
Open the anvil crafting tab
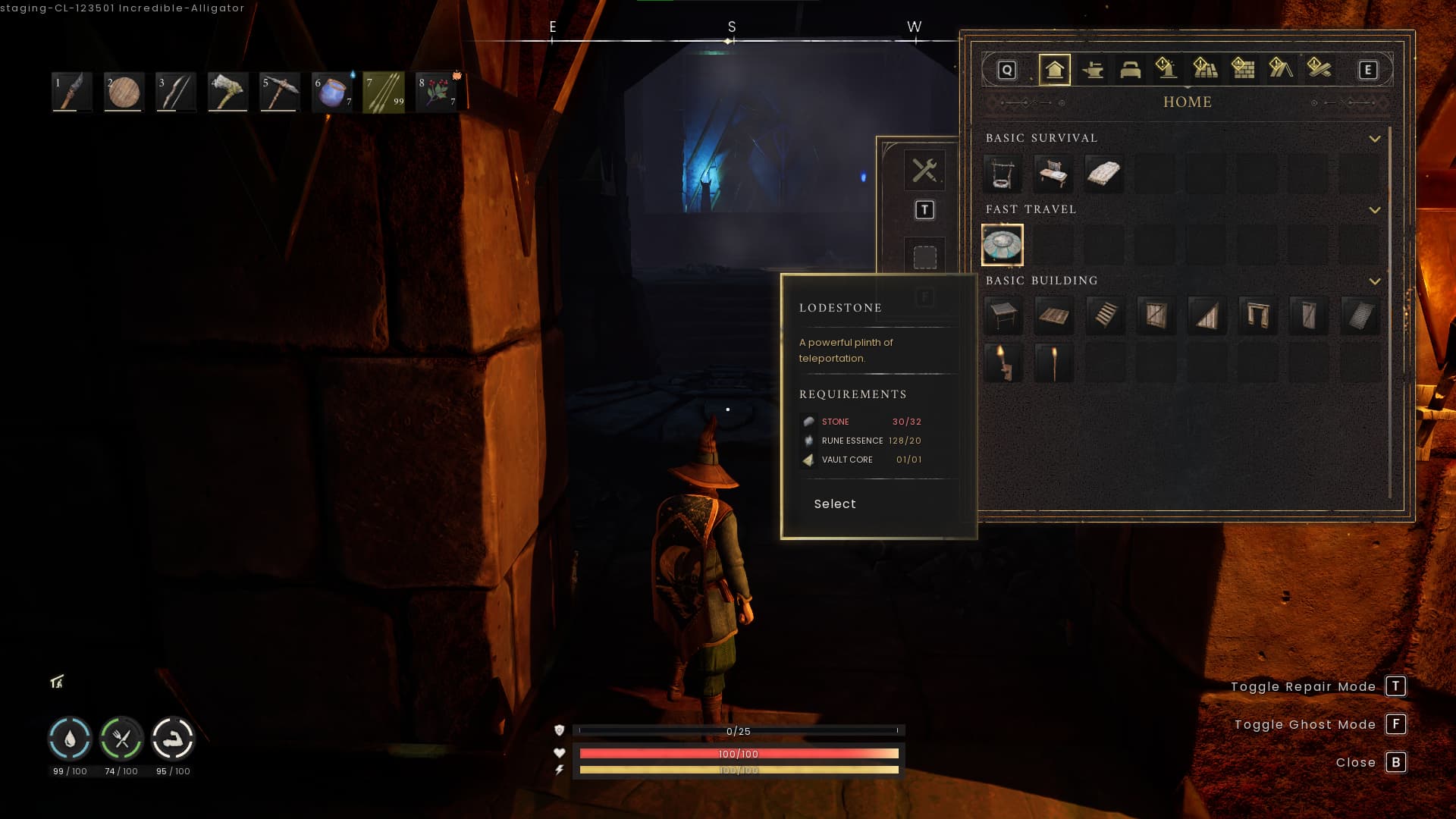[1092, 70]
